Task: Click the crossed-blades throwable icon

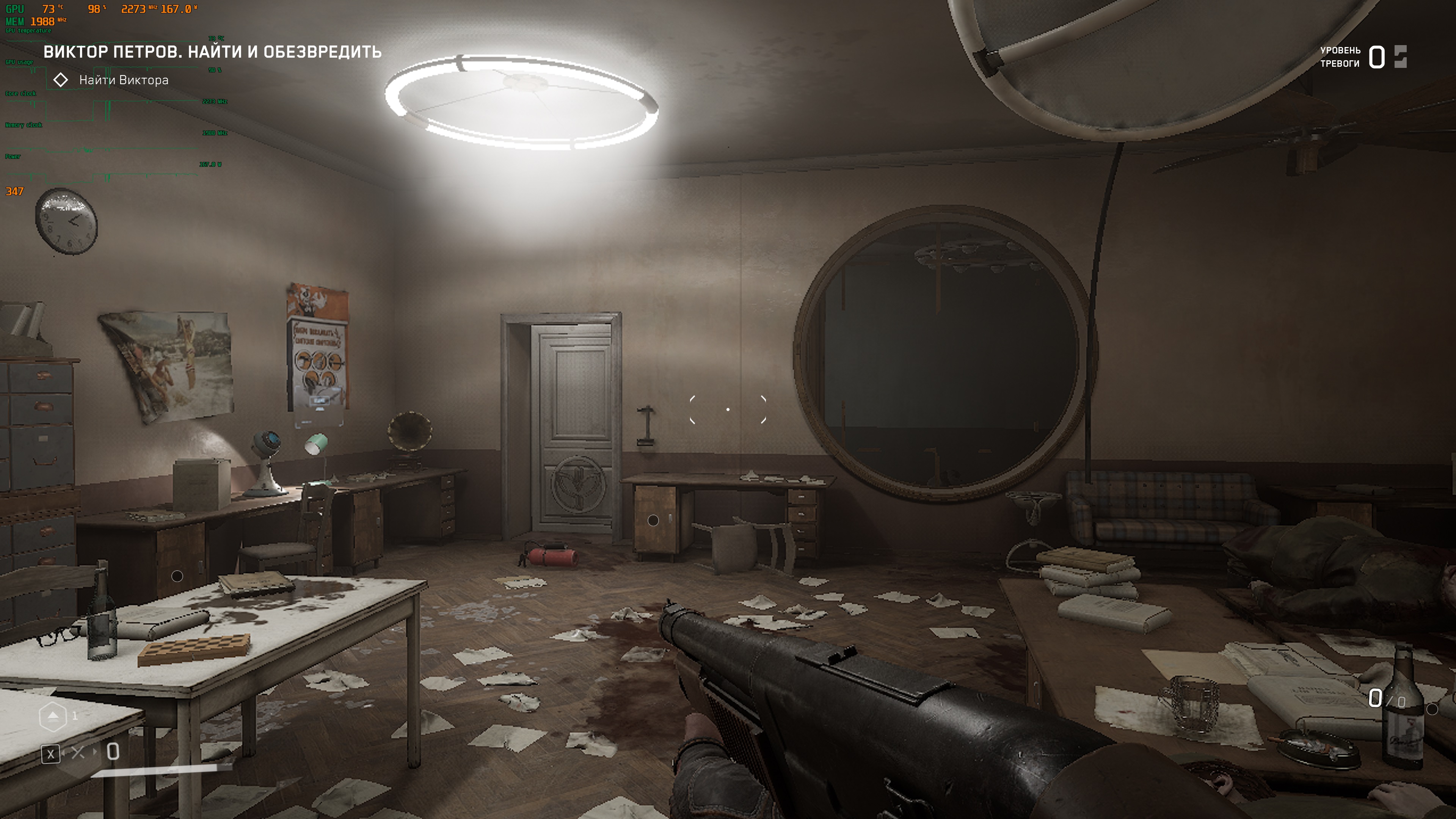Action: (x=78, y=752)
